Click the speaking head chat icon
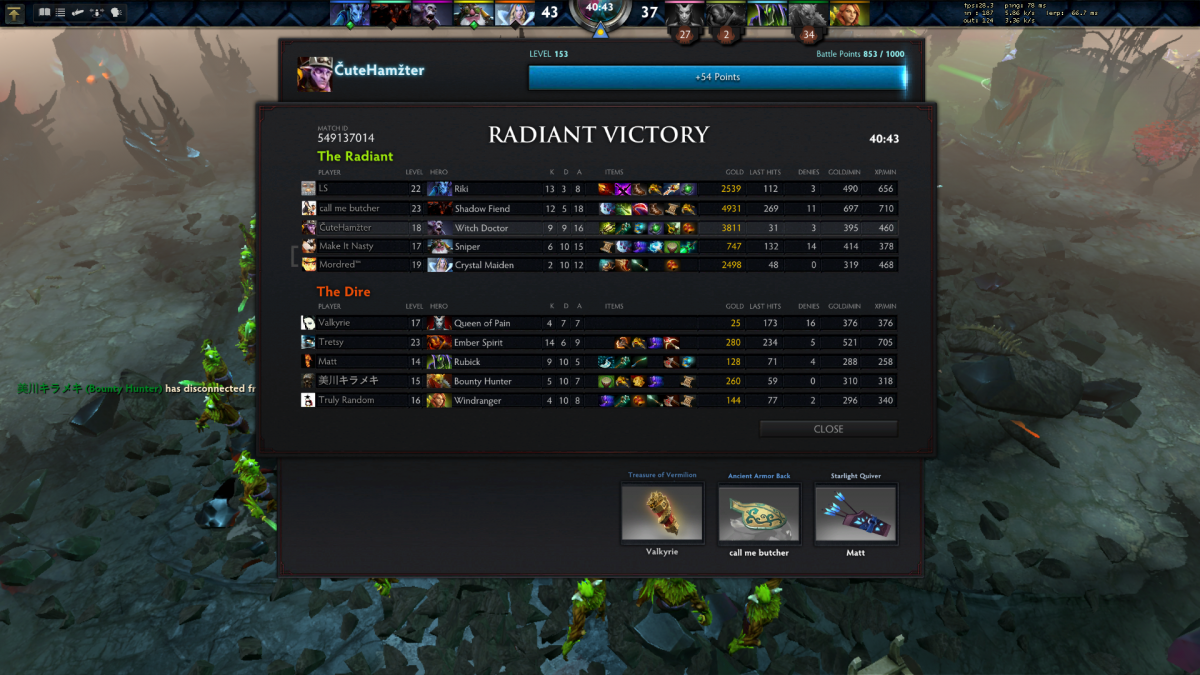Image resolution: width=1200 pixels, height=675 pixels. point(116,13)
